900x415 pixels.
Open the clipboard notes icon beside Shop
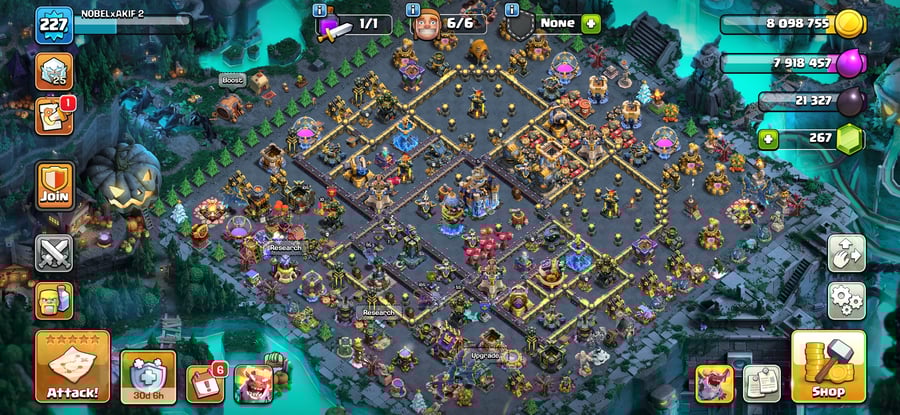pyautogui.click(x=762, y=383)
